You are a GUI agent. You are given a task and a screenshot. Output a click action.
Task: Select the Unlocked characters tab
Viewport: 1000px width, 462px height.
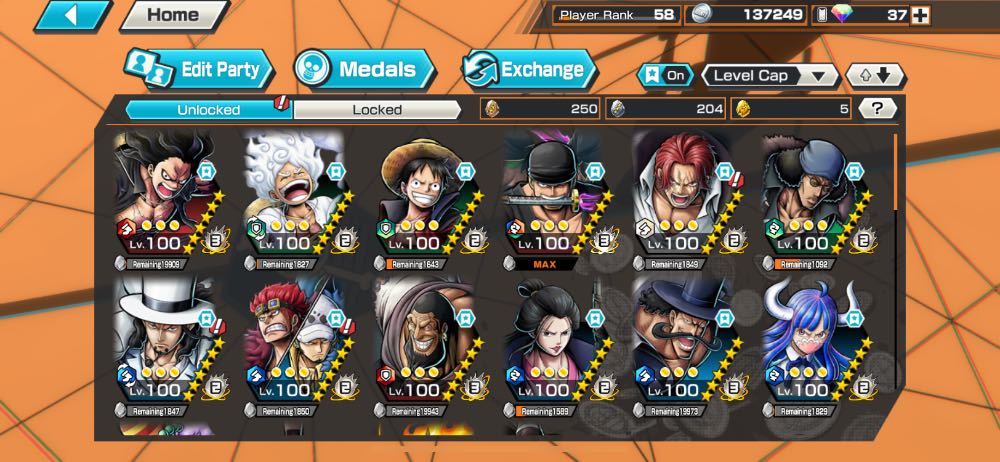208,109
